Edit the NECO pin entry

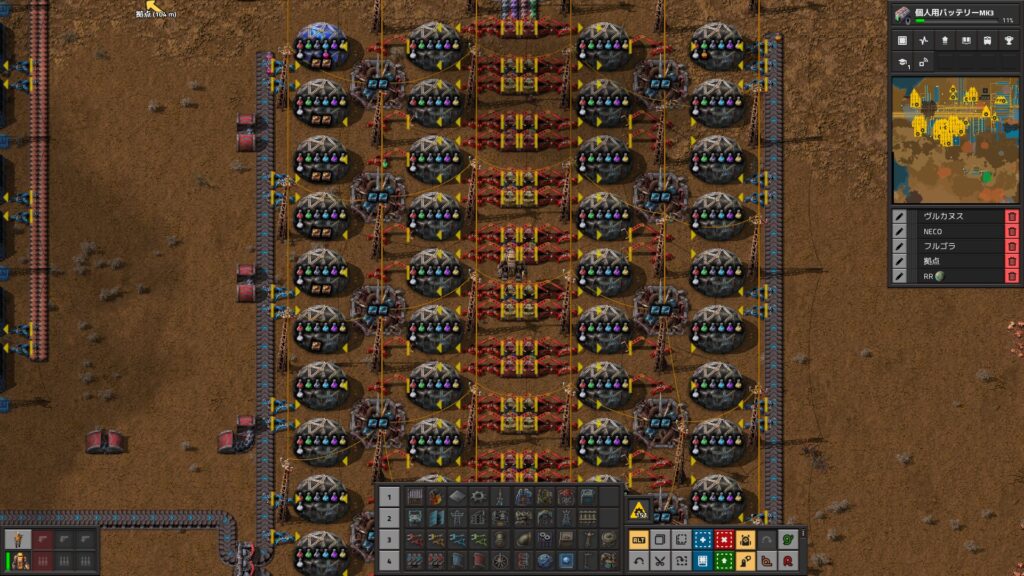coord(900,231)
